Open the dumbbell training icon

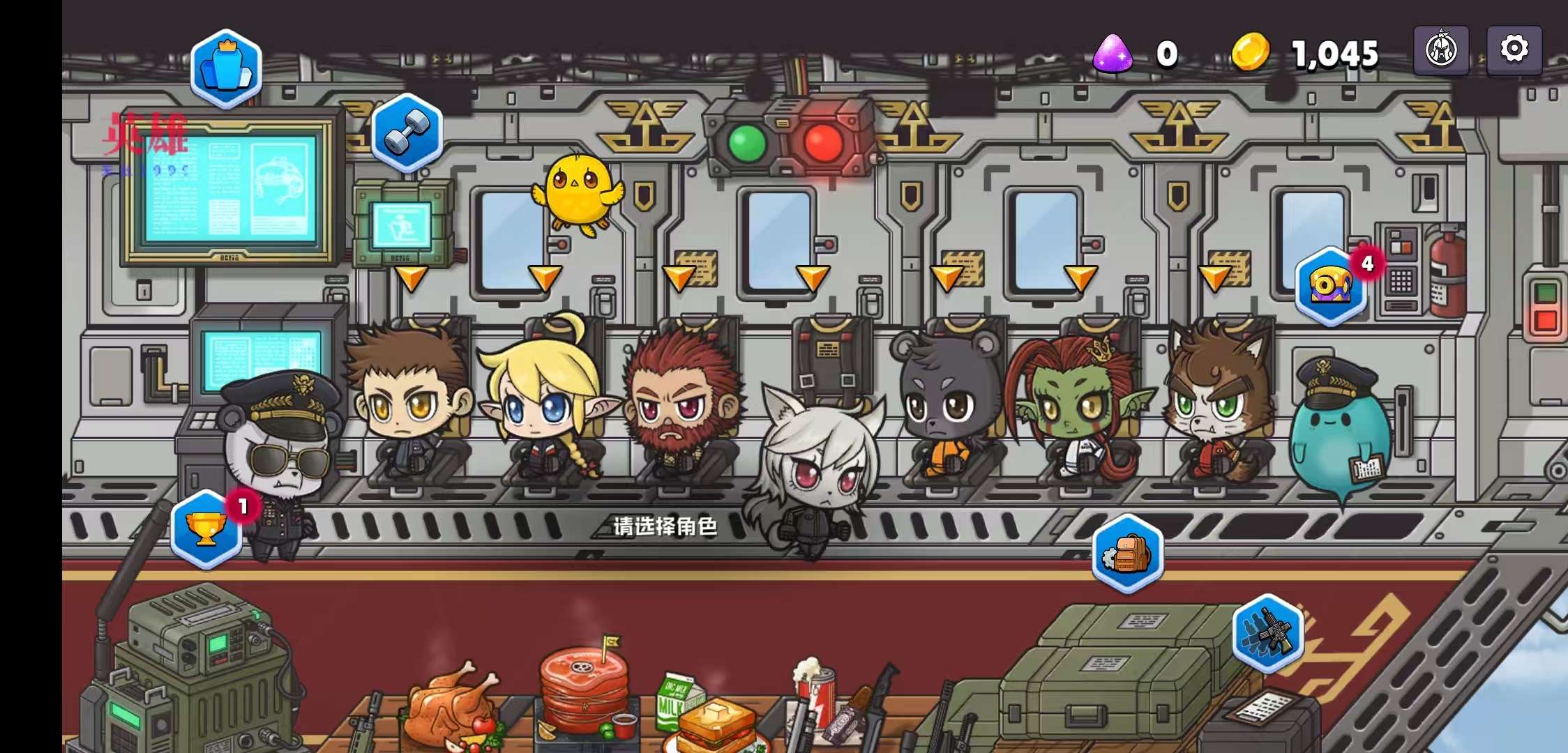(407, 132)
